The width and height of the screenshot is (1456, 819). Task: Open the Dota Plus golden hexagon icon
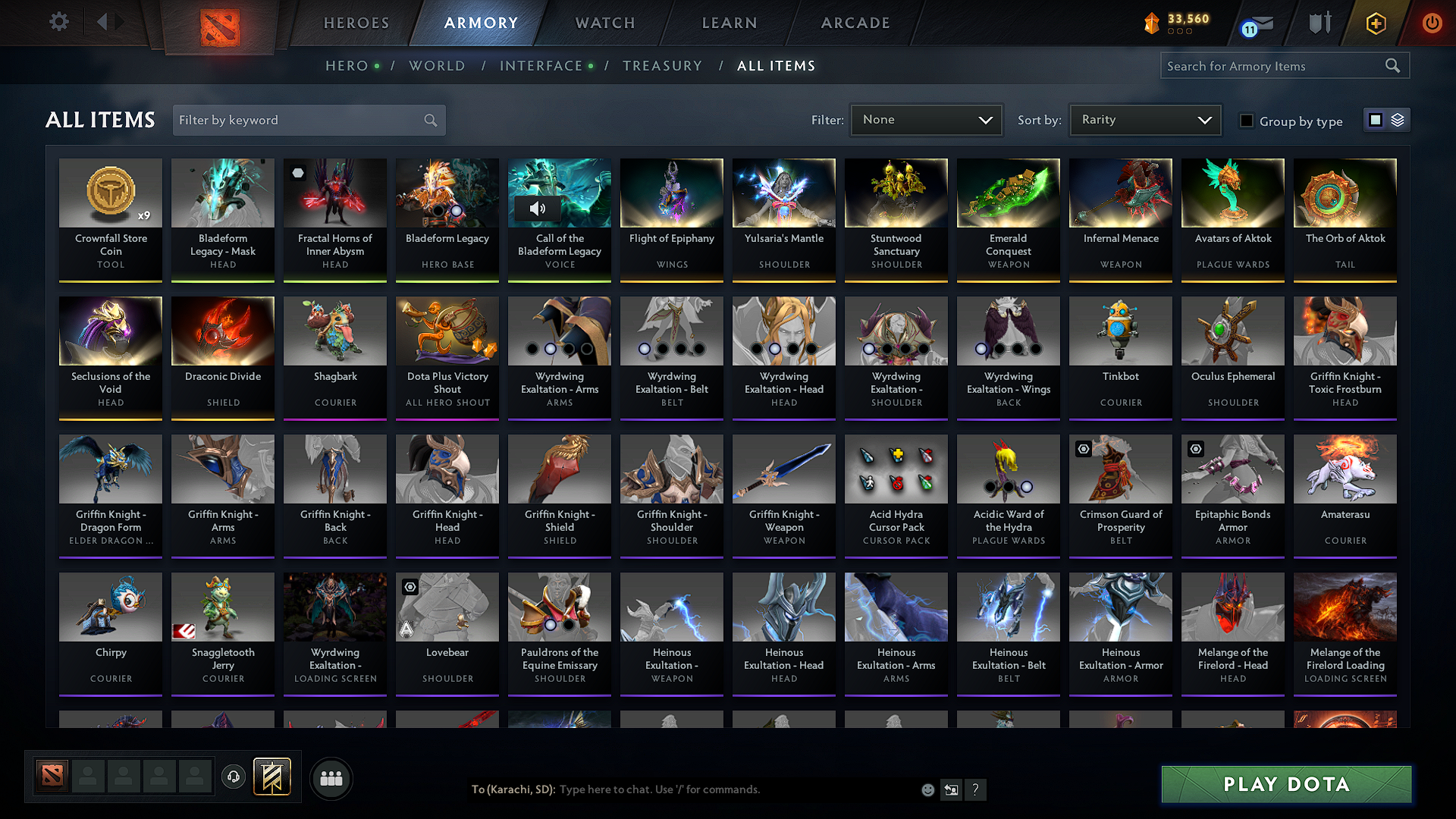click(1375, 23)
